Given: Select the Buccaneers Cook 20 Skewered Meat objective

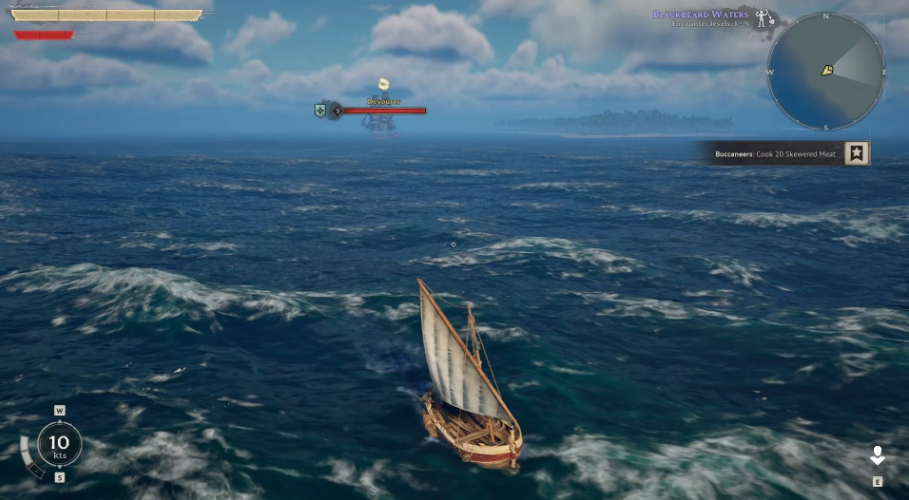Looking at the screenshot, I should 775,154.
